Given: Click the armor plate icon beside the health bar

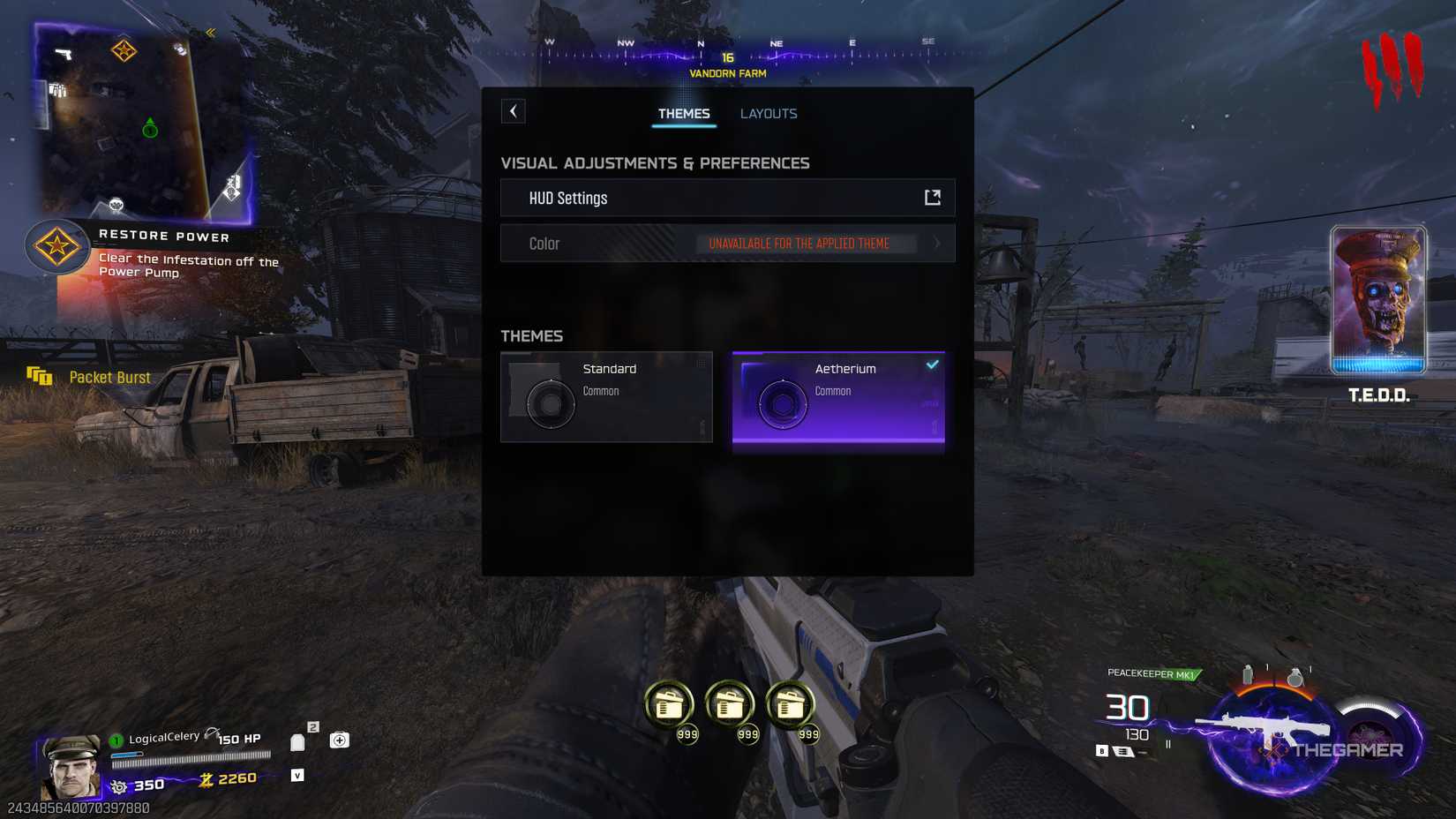Looking at the screenshot, I should (297, 741).
